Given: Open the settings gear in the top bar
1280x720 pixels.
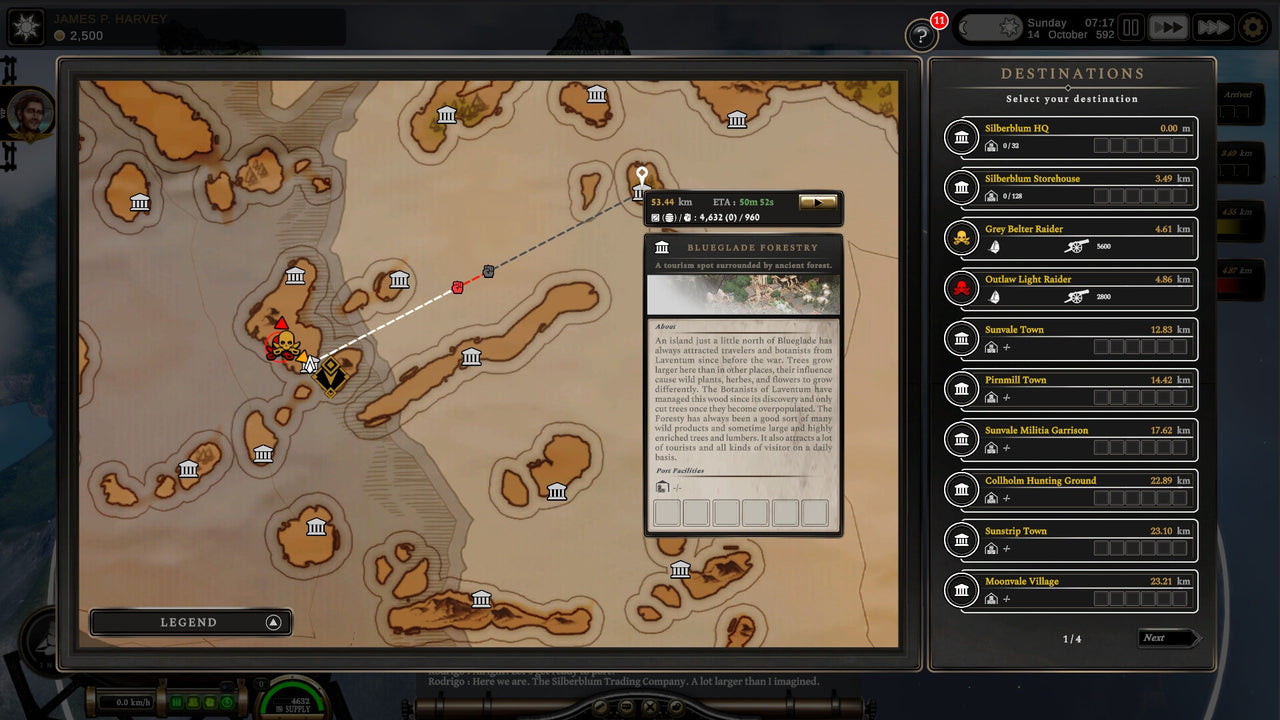Looking at the screenshot, I should [1252, 28].
